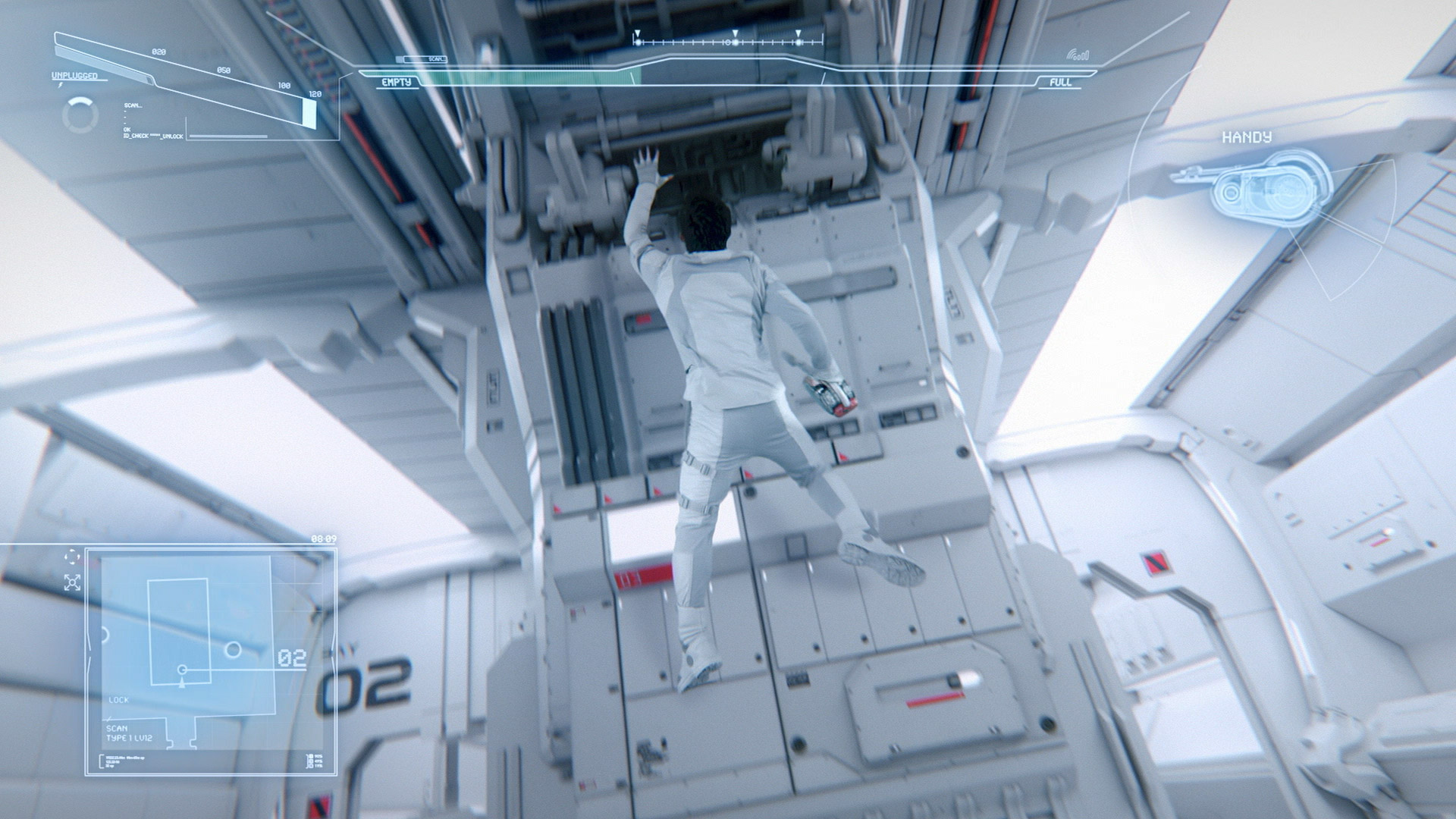Select the dashed circle target icon
1456x819 pixels.
point(72,557)
